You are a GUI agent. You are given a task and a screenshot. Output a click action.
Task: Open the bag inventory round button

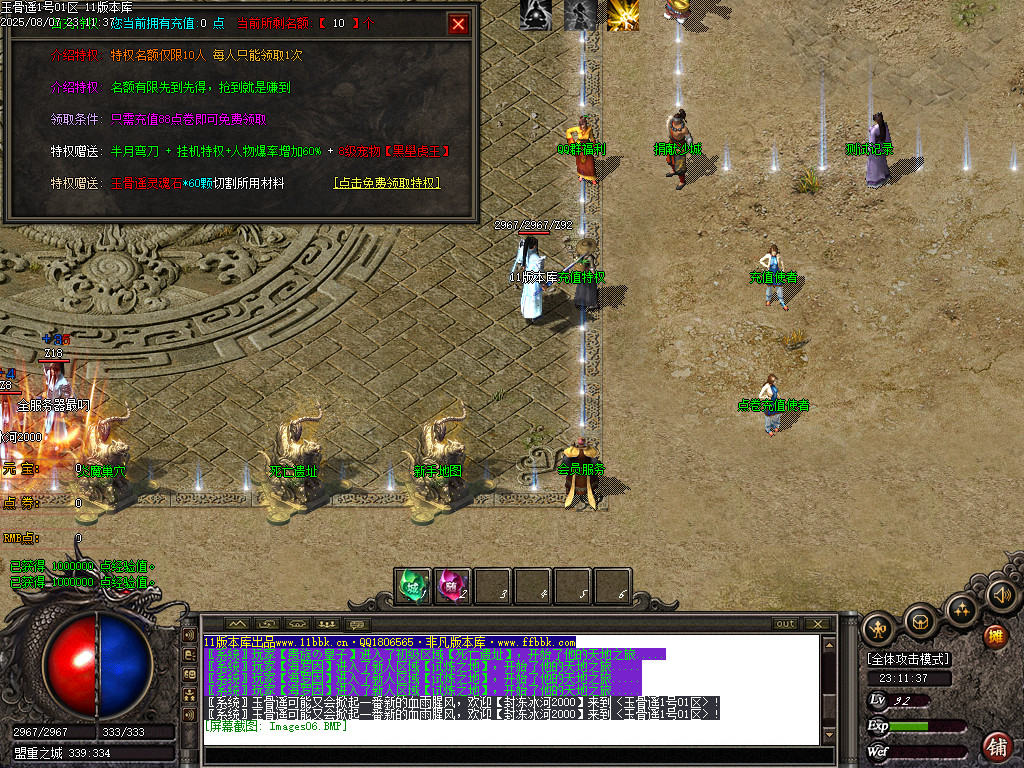[920, 621]
